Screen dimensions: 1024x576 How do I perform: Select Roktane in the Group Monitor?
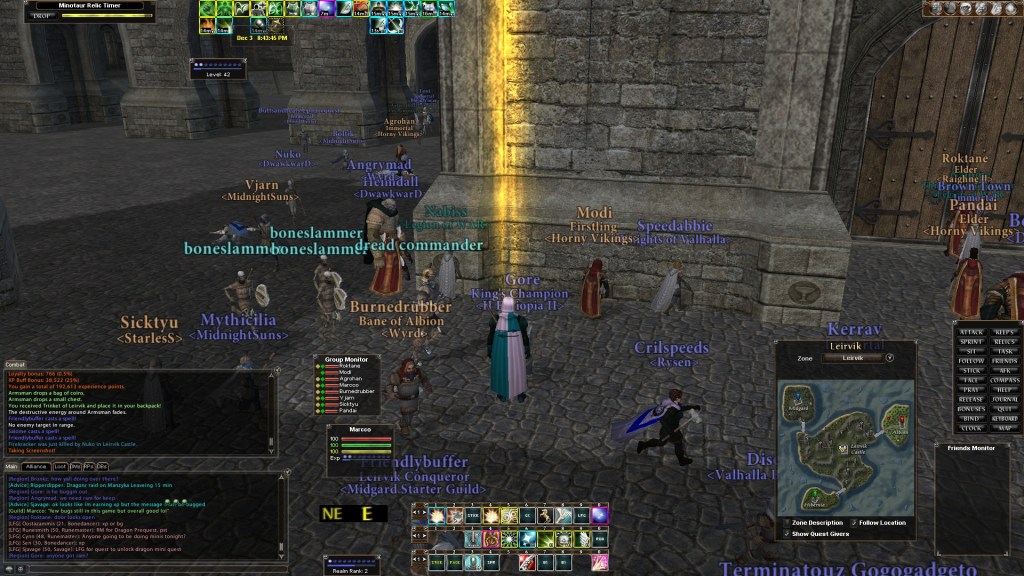(351, 366)
